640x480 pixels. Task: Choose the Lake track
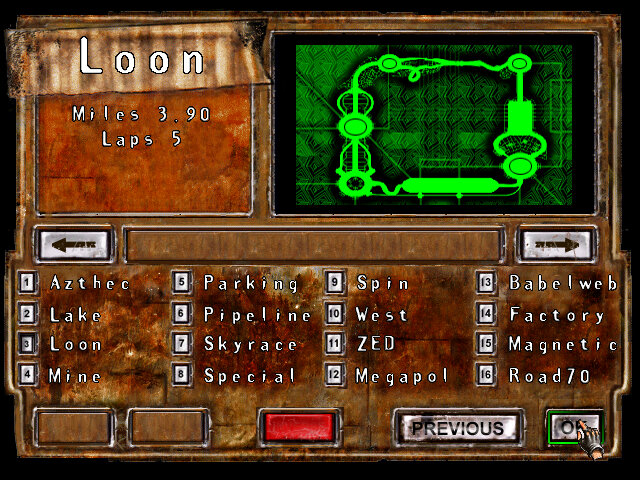(76, 315)
